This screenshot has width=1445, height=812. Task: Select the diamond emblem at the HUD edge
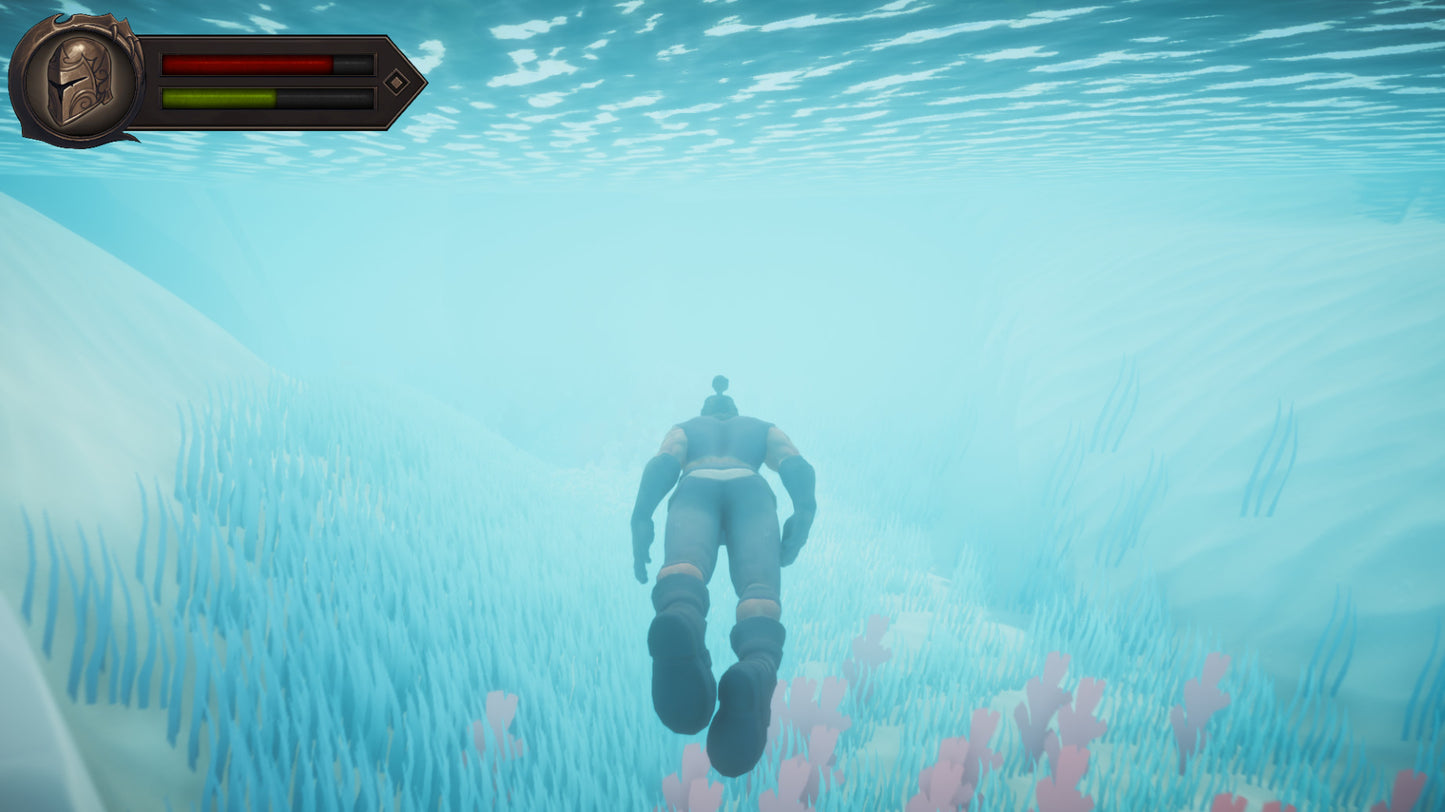pos(396,82)
